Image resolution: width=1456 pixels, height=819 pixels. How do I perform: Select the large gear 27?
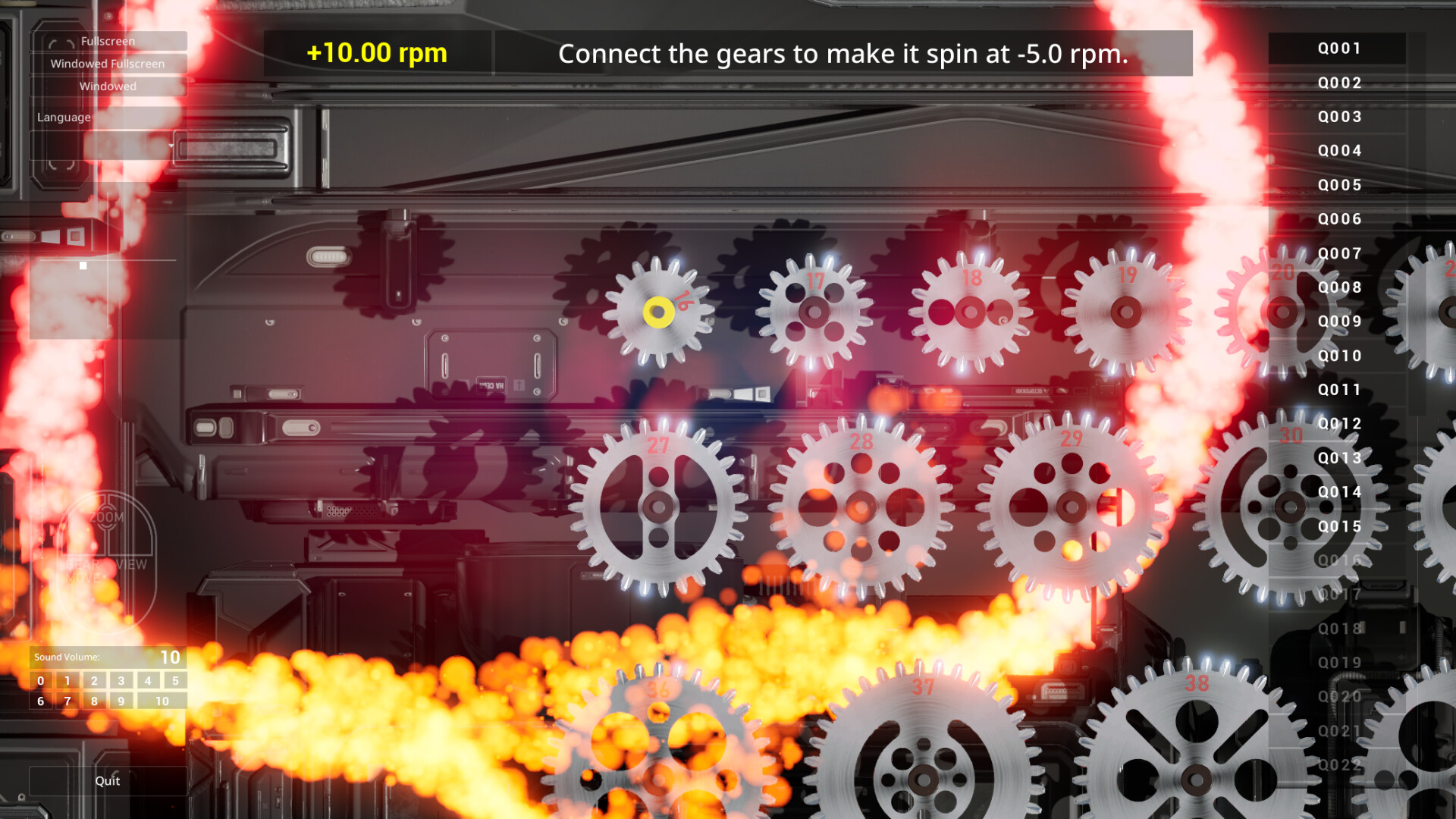(x=657, y=504)
